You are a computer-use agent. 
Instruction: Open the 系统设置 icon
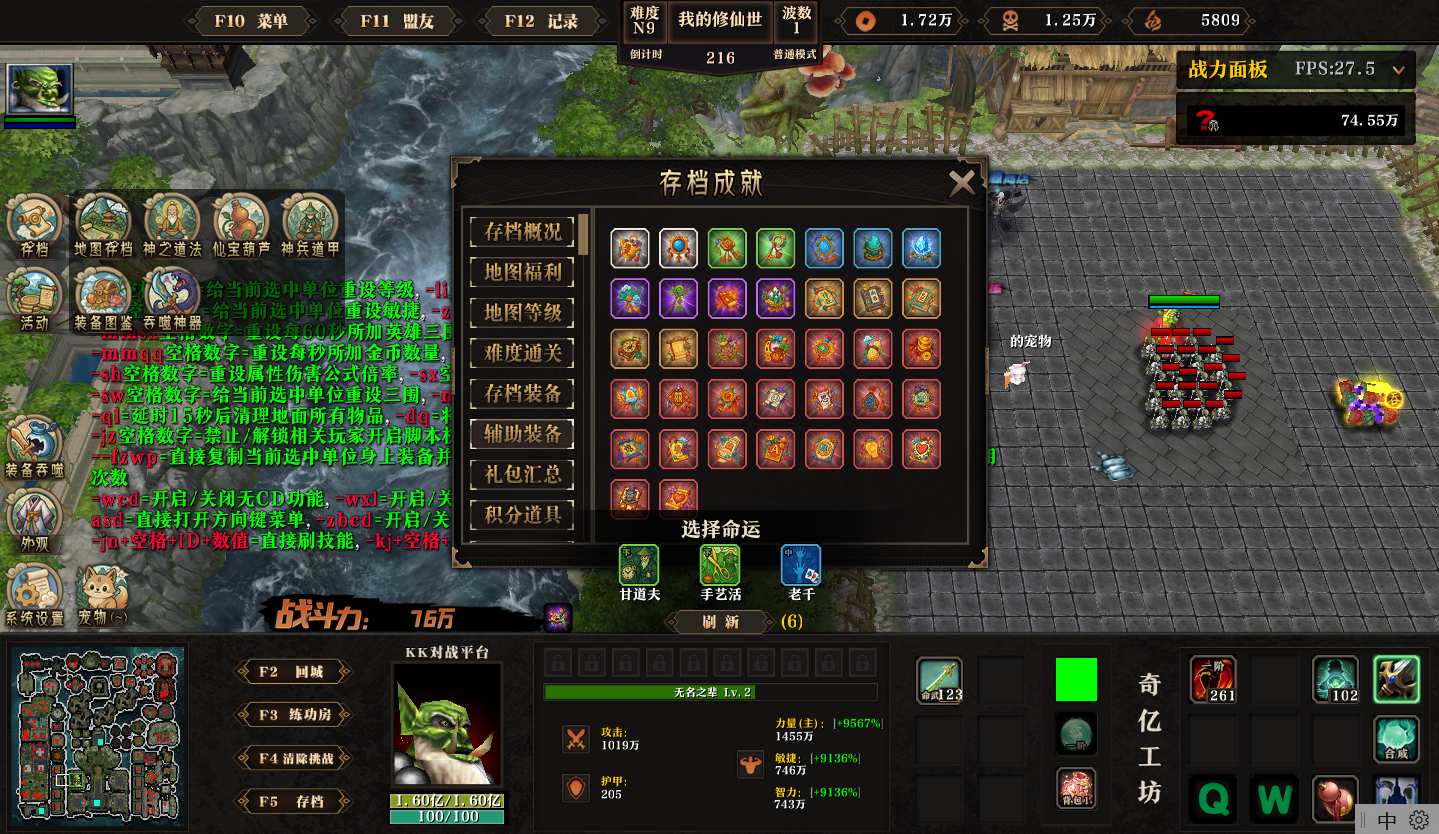[x=34, y=596]
